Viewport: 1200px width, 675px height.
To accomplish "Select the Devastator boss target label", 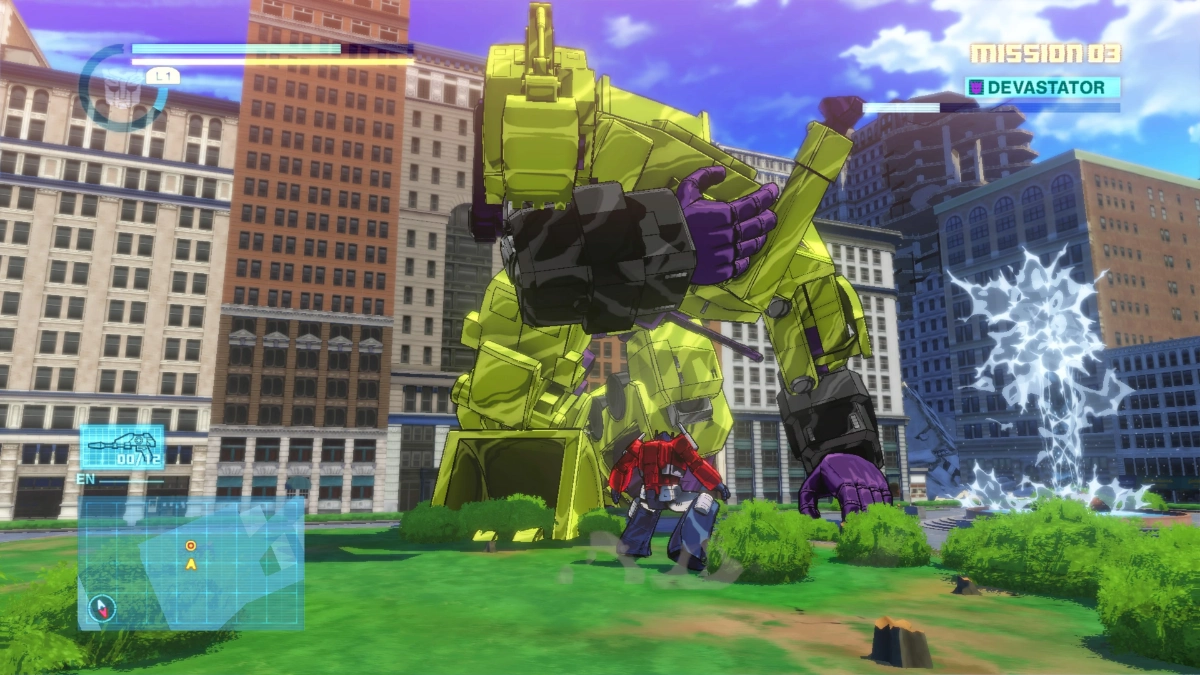I will click(1042, 88).
